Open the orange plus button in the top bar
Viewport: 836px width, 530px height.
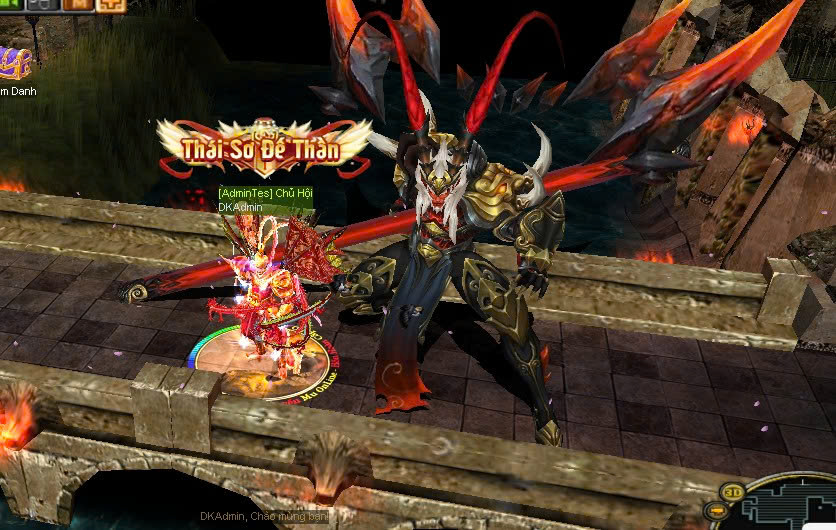111,4
